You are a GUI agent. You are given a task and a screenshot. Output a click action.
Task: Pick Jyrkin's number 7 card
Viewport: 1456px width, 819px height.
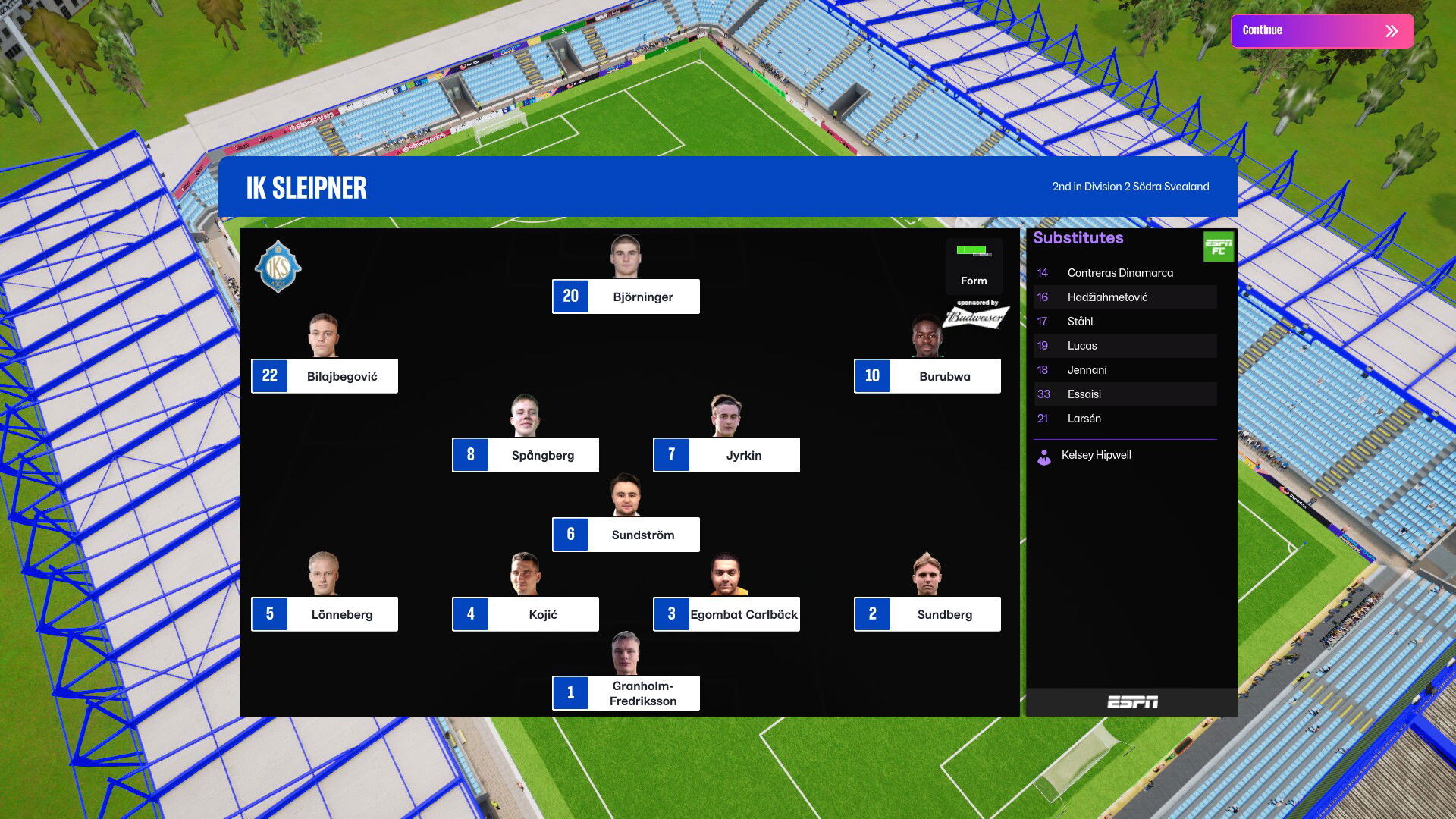726,455
